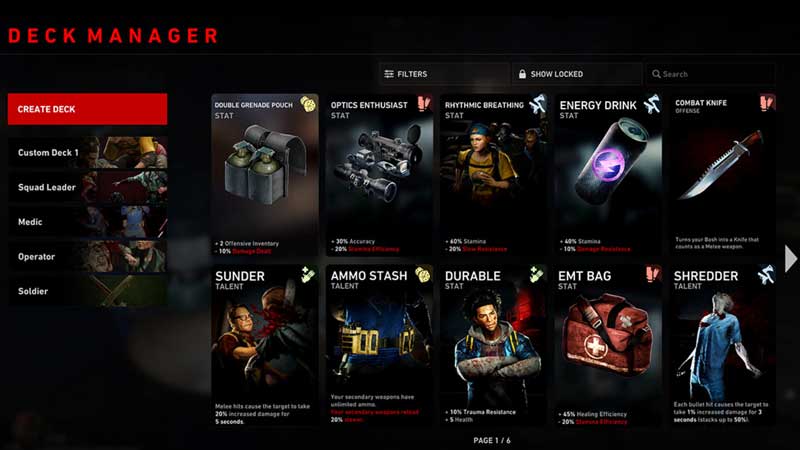
Task: Open the card Filters
Action: pyautogui.click(x=443, y=74)
